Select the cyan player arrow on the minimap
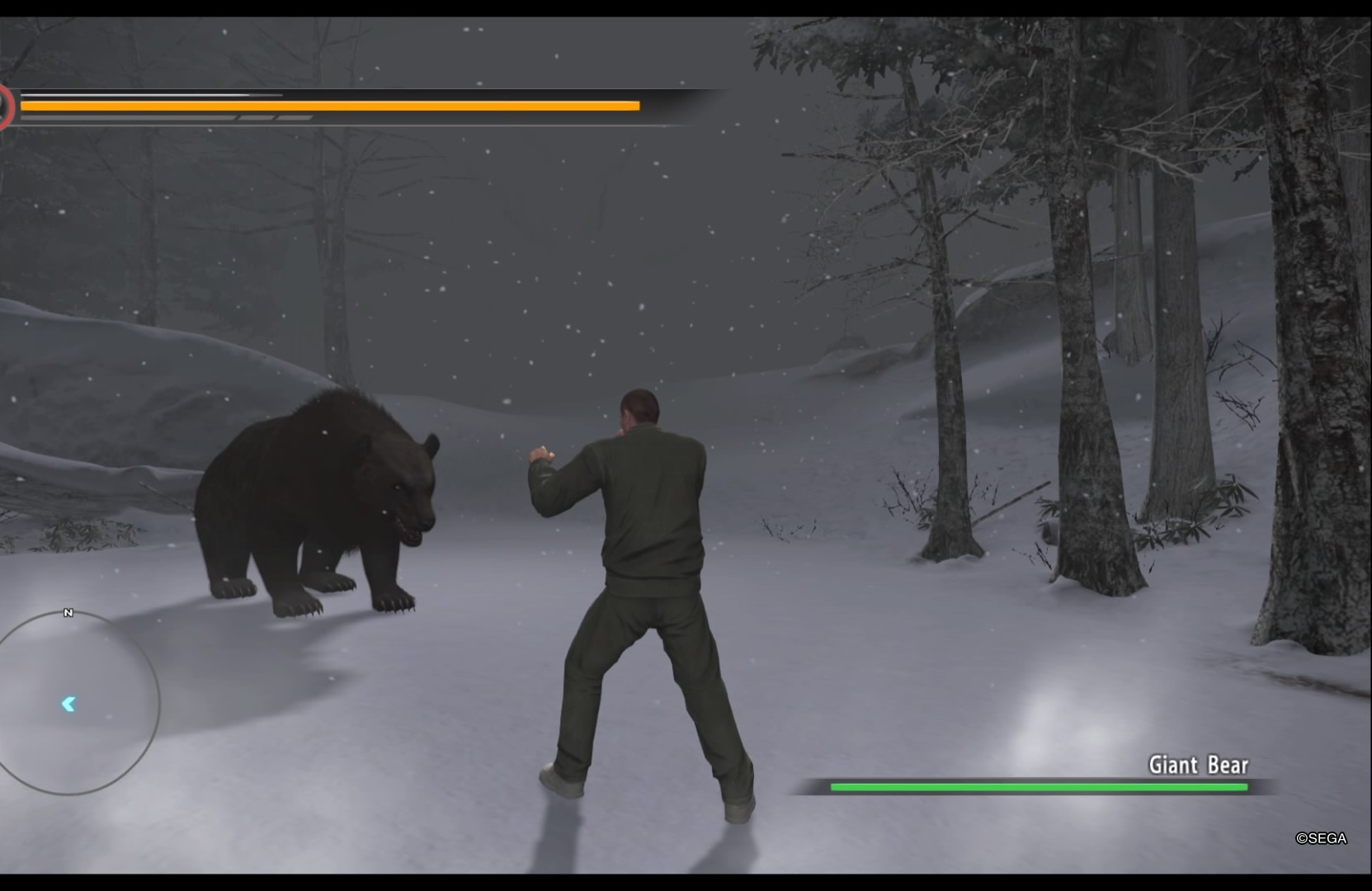Viewport: 1372px width, 891px height. [x=69, y=703]
